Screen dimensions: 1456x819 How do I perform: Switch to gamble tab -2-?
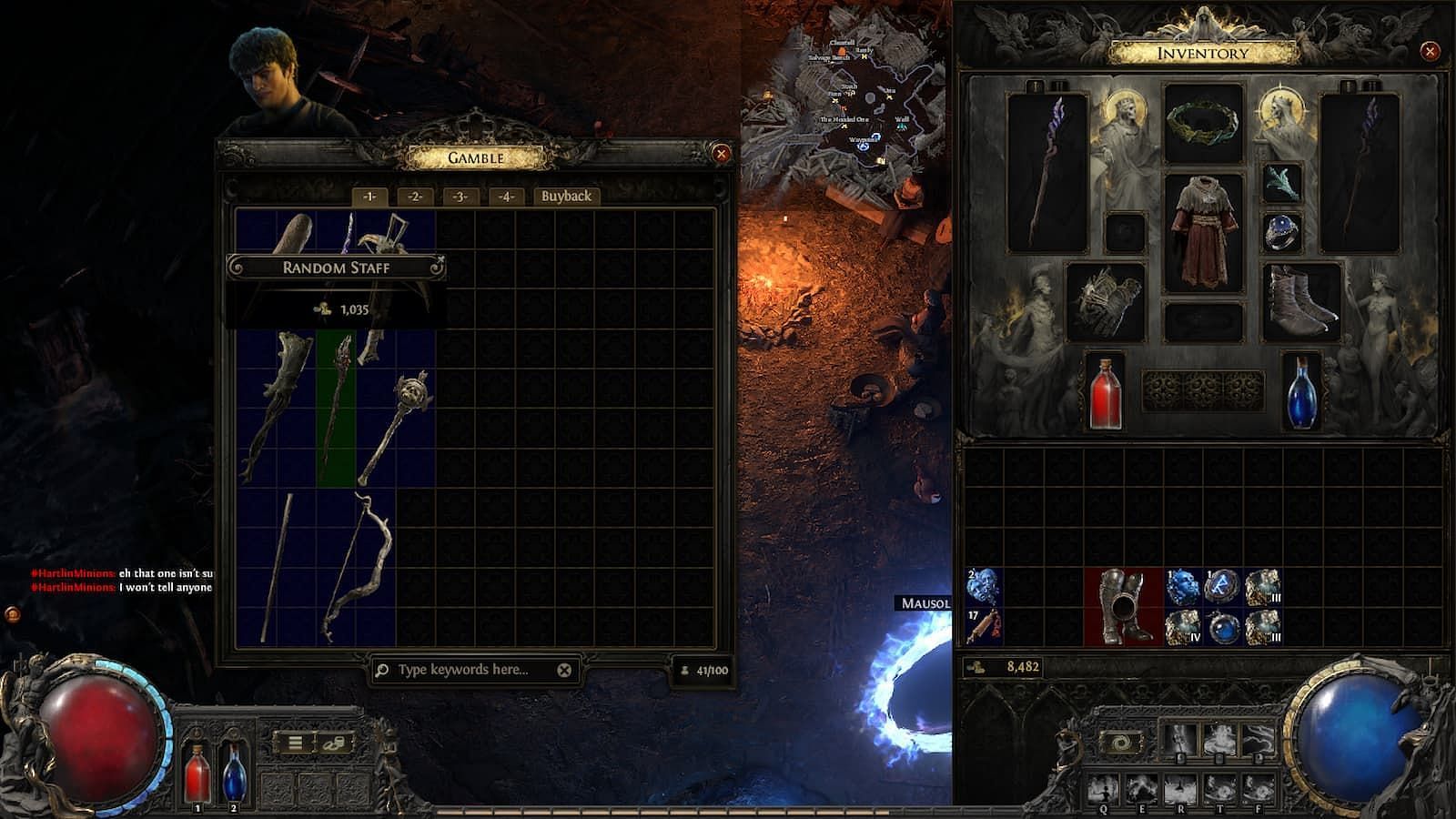coord(415,197)
